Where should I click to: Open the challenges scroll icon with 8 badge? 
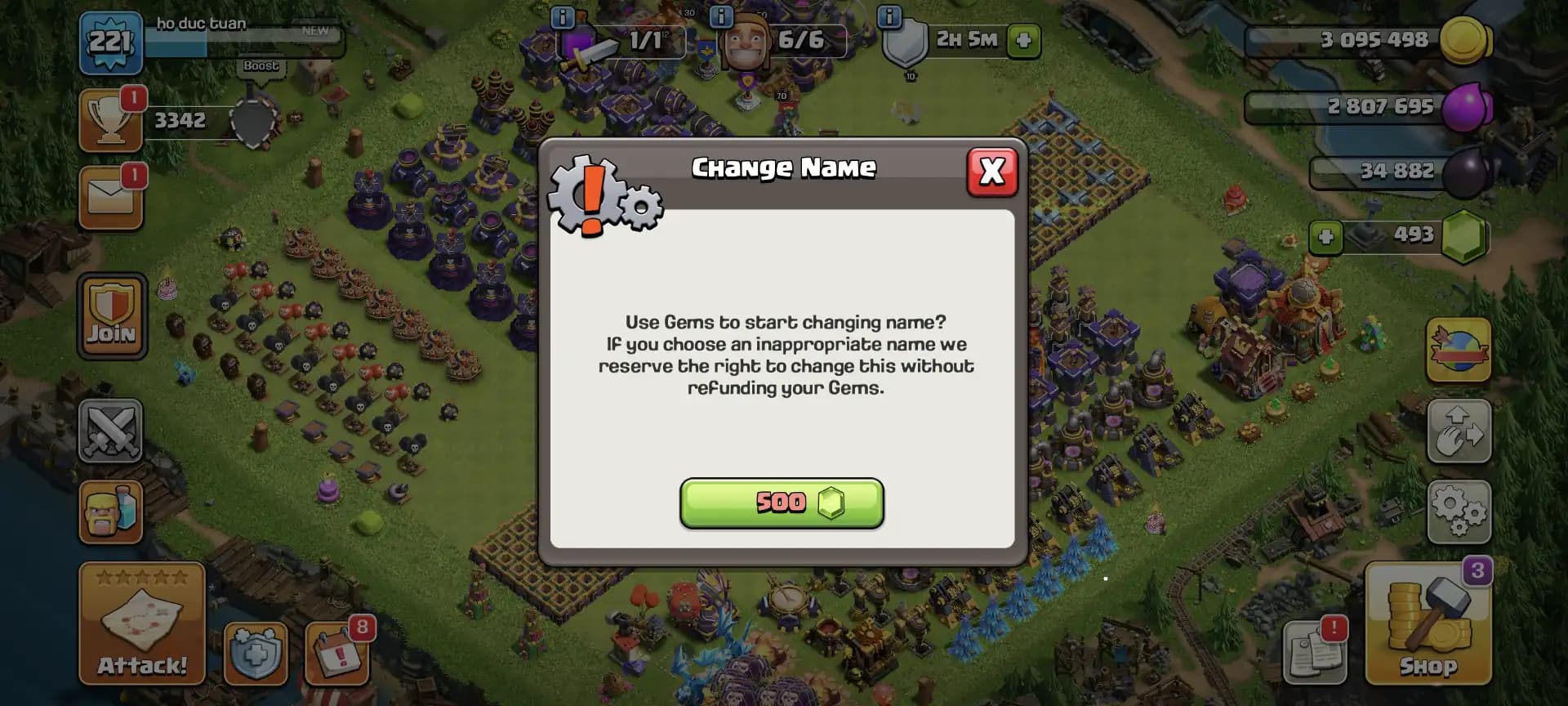[x=337, y=654]
